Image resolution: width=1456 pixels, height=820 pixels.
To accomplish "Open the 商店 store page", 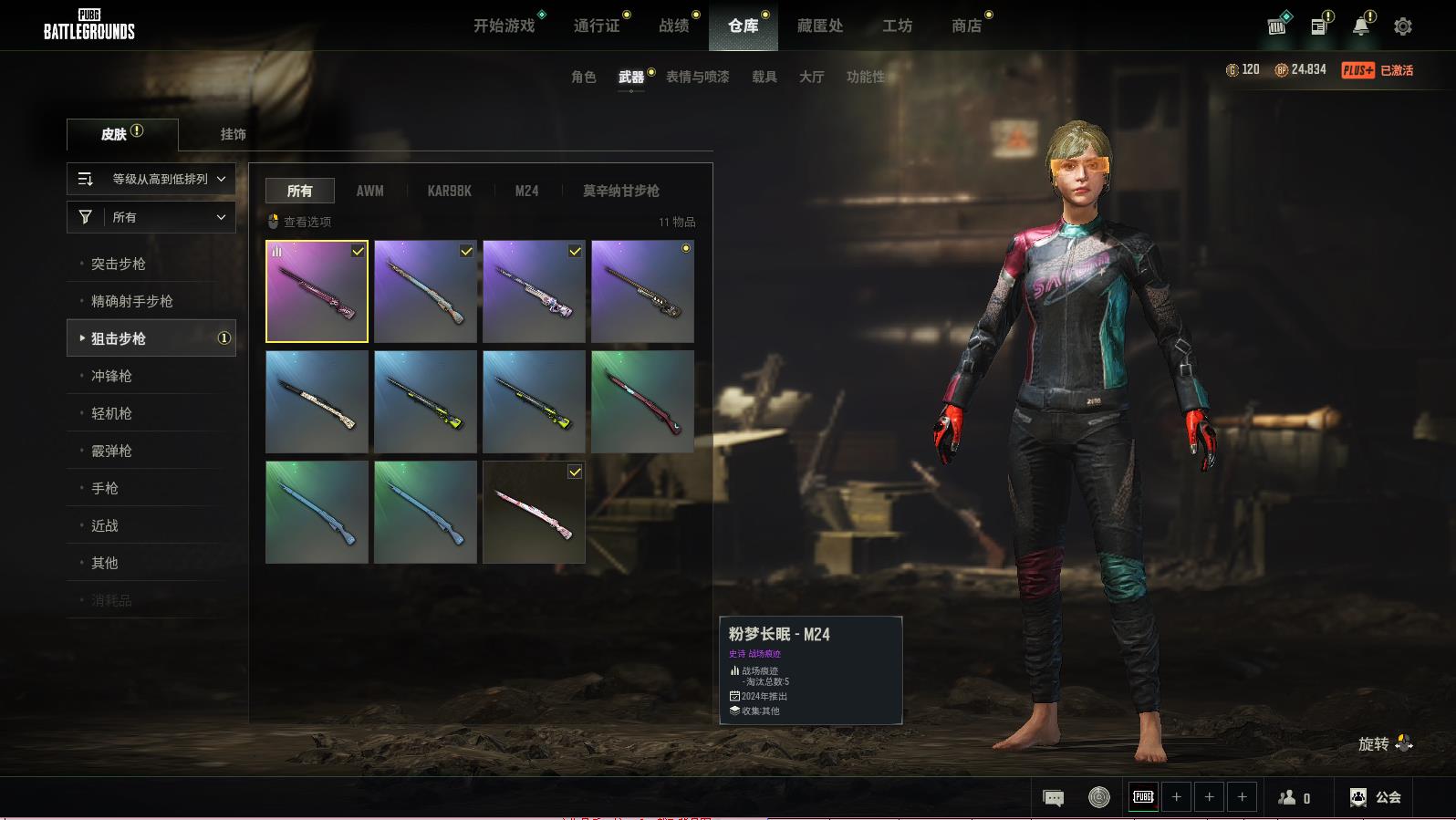I will 966,26.
